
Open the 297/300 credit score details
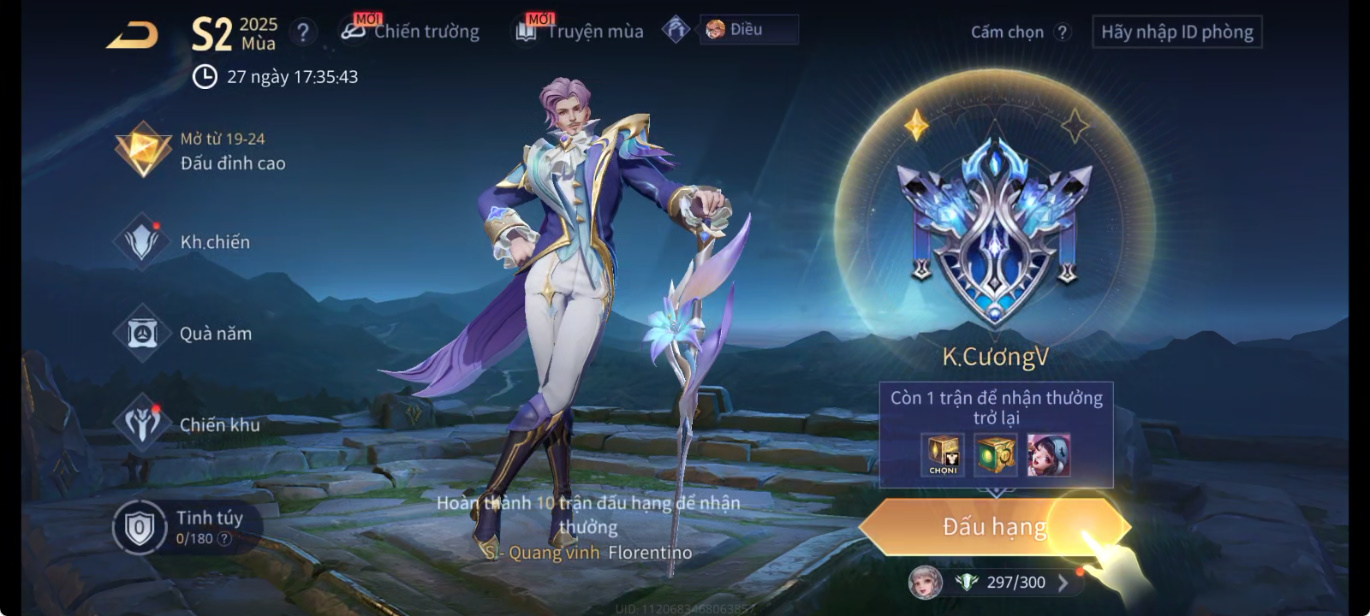pos(1013,582)
